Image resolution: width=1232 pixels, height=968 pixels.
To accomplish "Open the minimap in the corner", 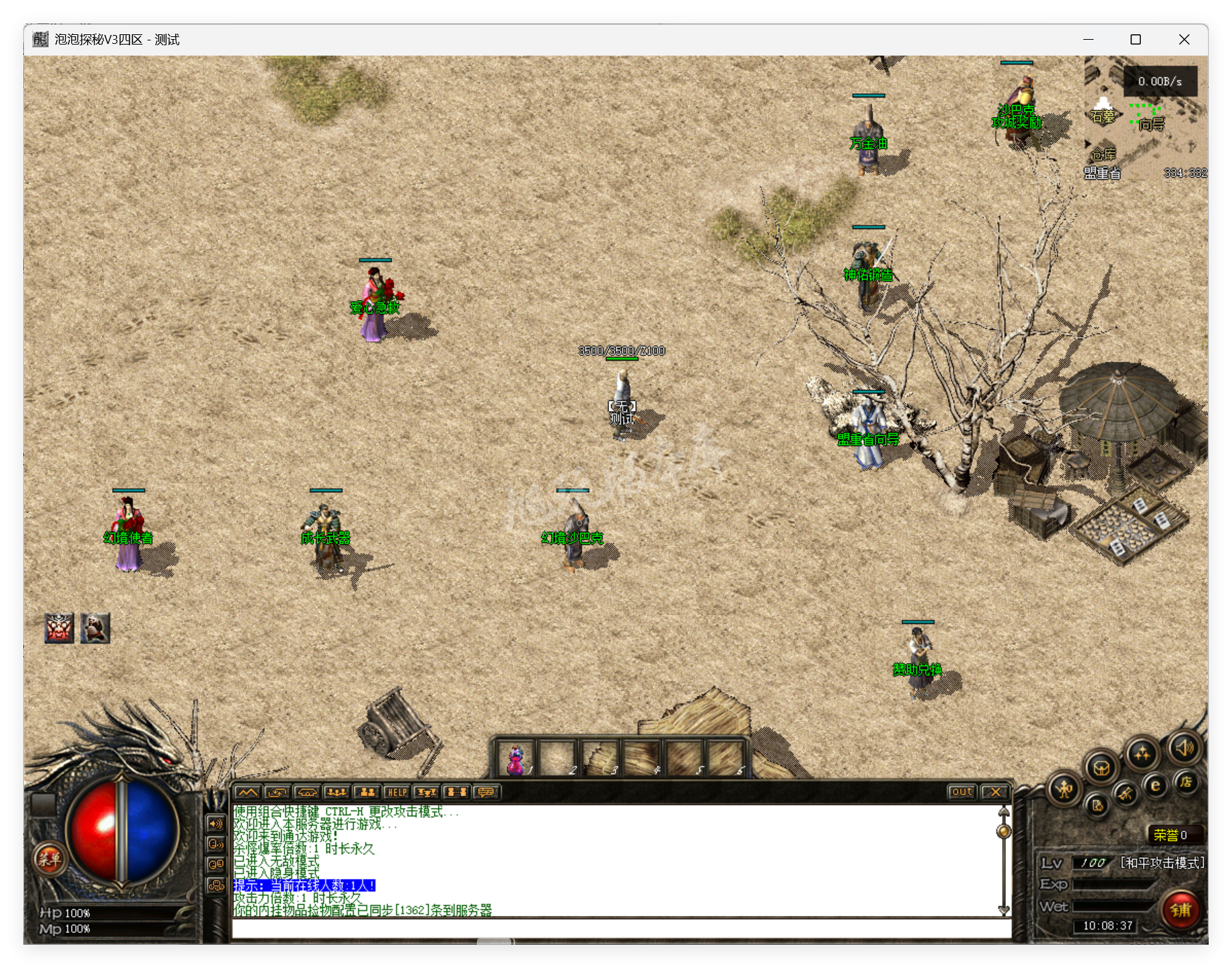I will (x=1146, y=118).
